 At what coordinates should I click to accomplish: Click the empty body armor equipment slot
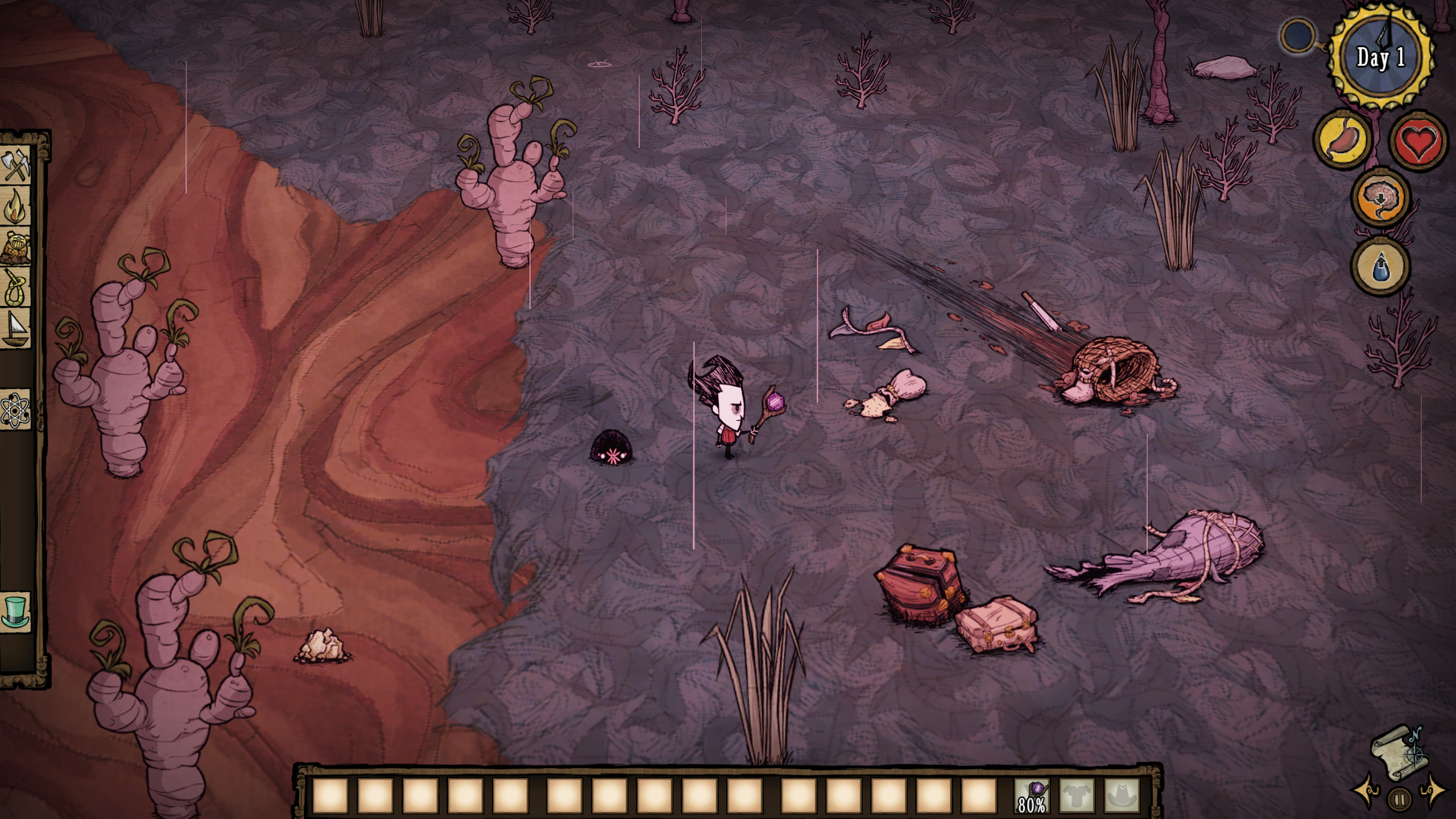1077,795
